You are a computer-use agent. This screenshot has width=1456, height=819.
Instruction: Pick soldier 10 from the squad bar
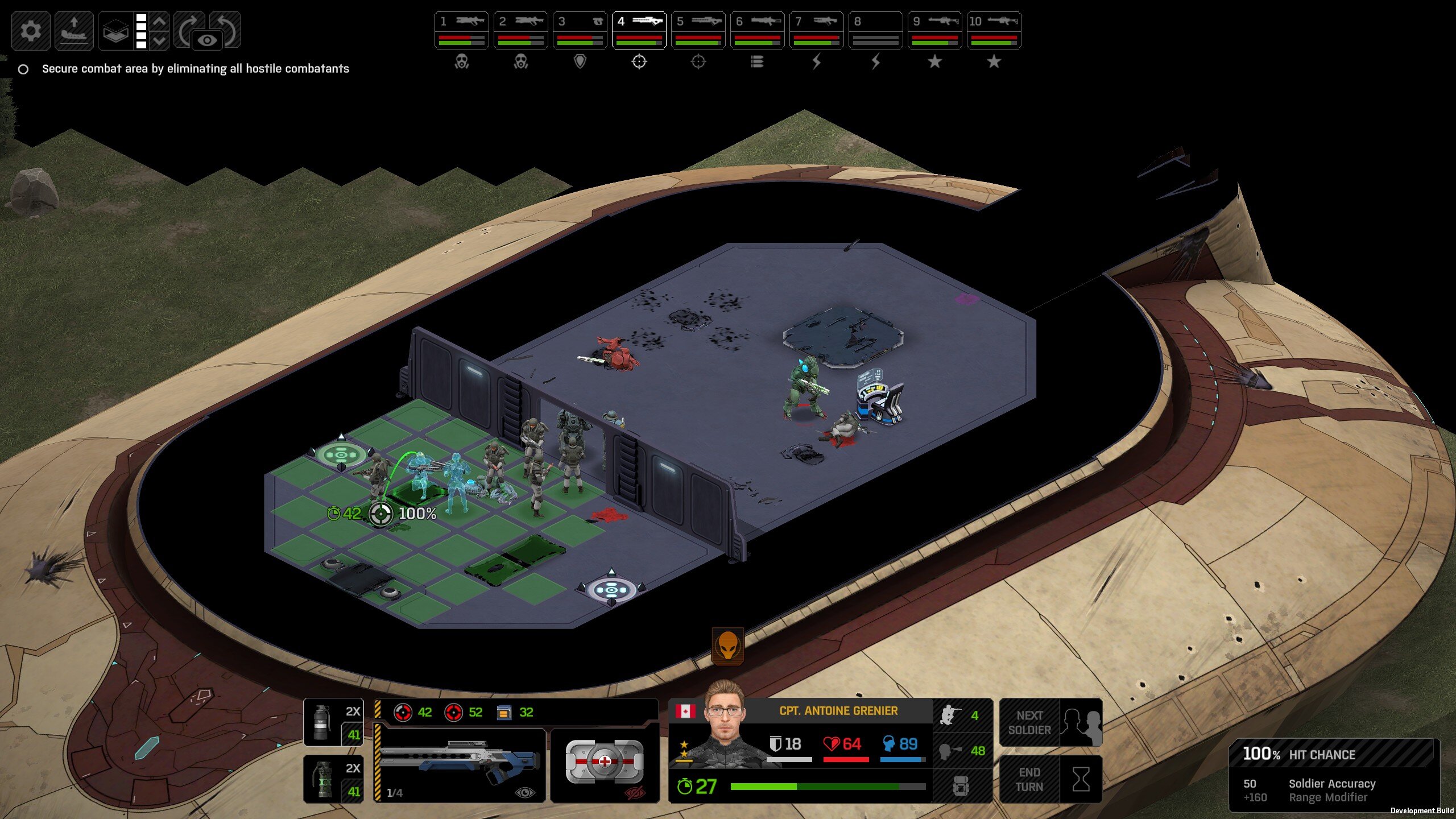click(x=994, y=30)
